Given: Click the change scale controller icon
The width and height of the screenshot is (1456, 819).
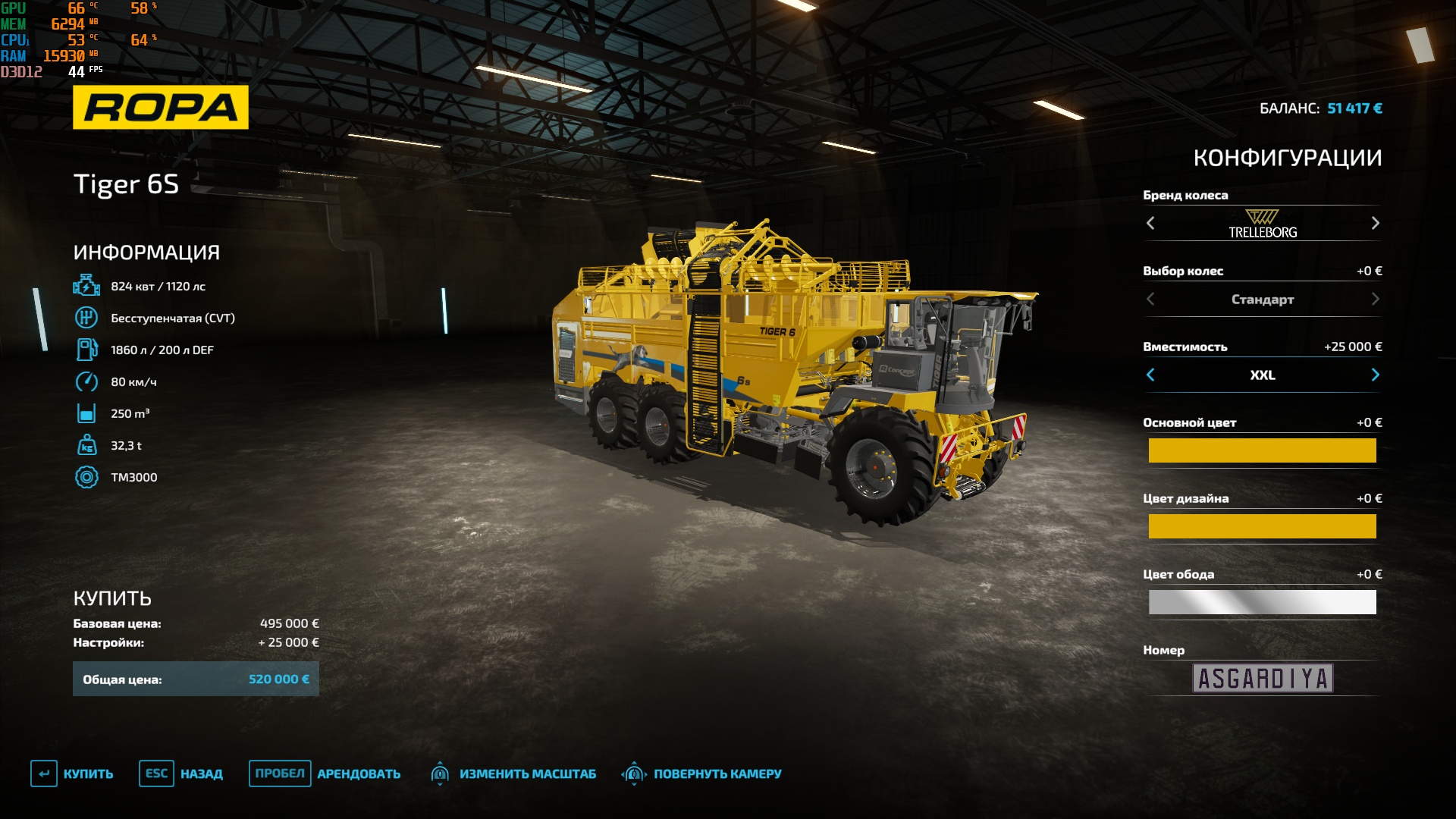Looking at the screenshot, I should 441,774.
